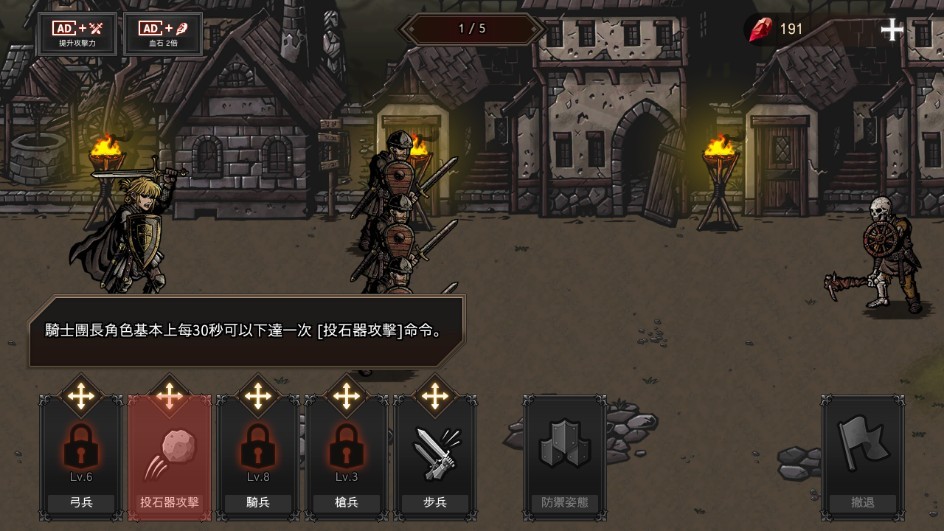Watch the ad for double blood stones
Screen dimensions: 944x531
[163, 33]
